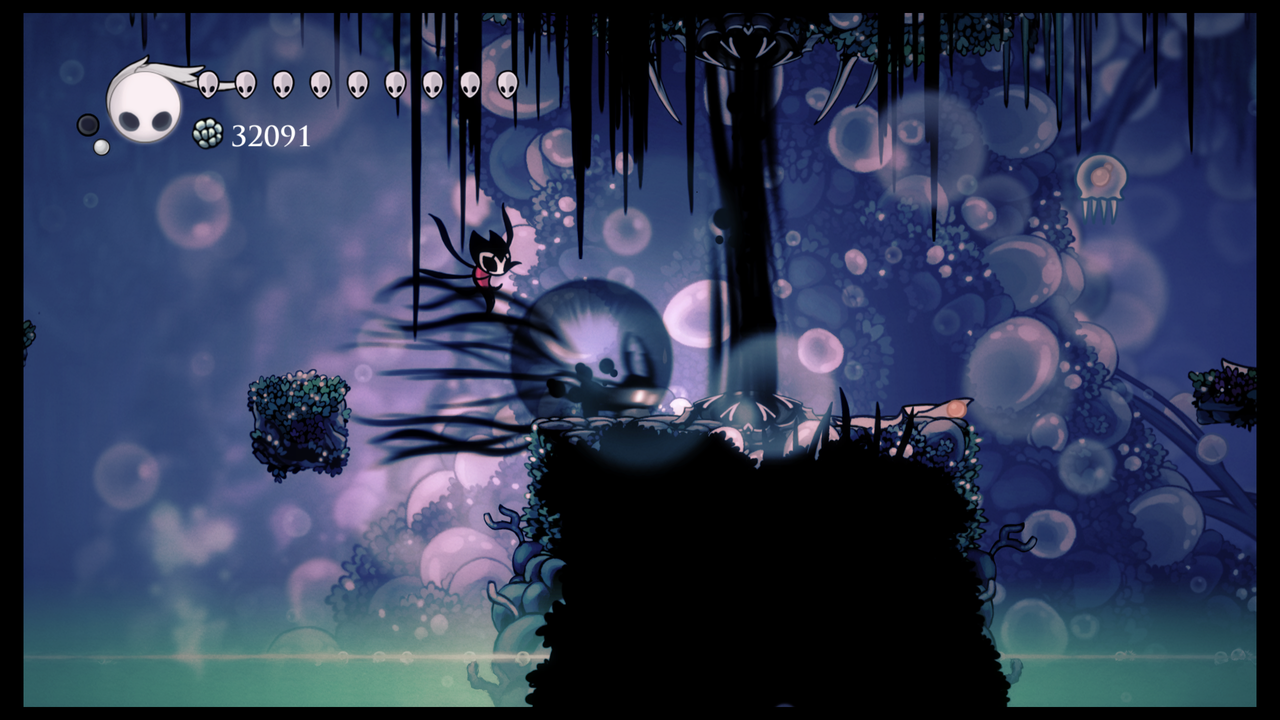This screenshot has height=720, width=1280.
Task: Click the charm notch dot near the soul vessel
Action: 86,125
